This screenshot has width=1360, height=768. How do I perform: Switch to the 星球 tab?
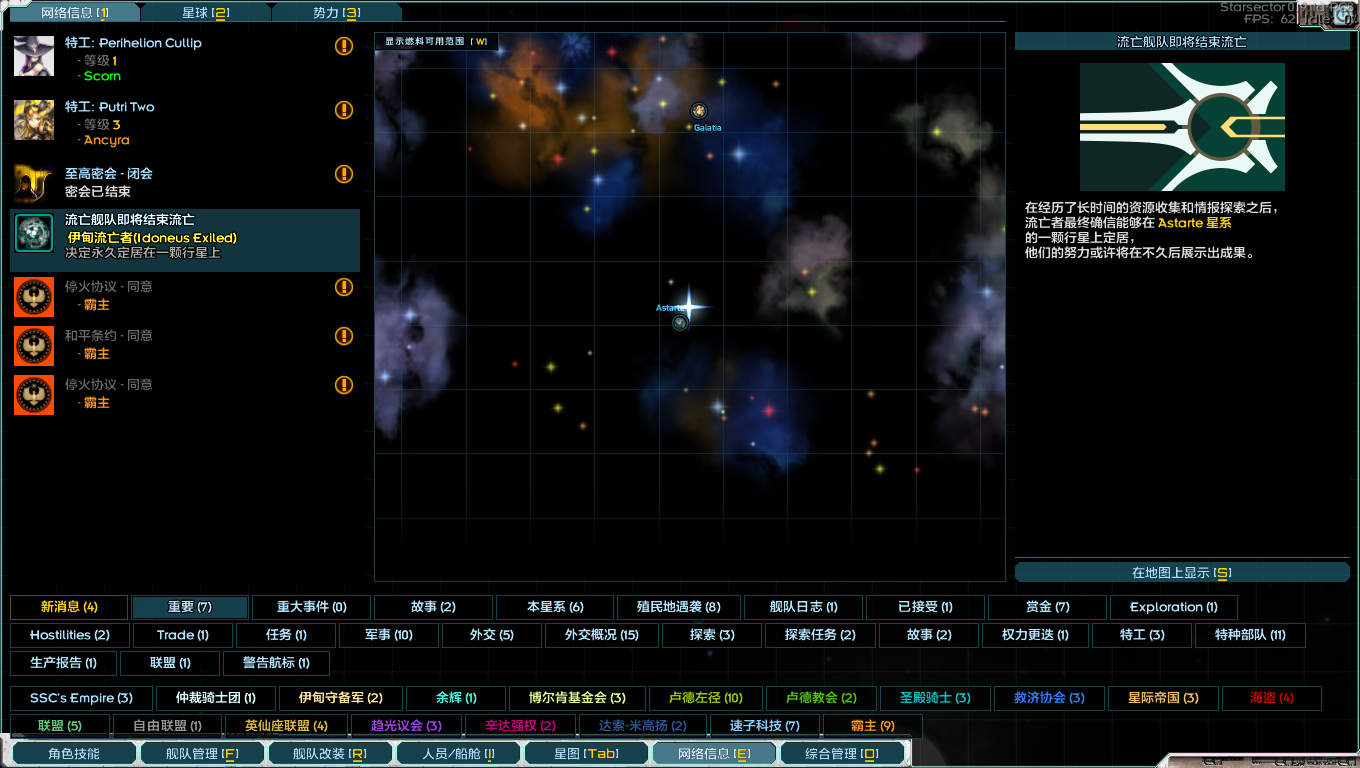pos(207,12)
